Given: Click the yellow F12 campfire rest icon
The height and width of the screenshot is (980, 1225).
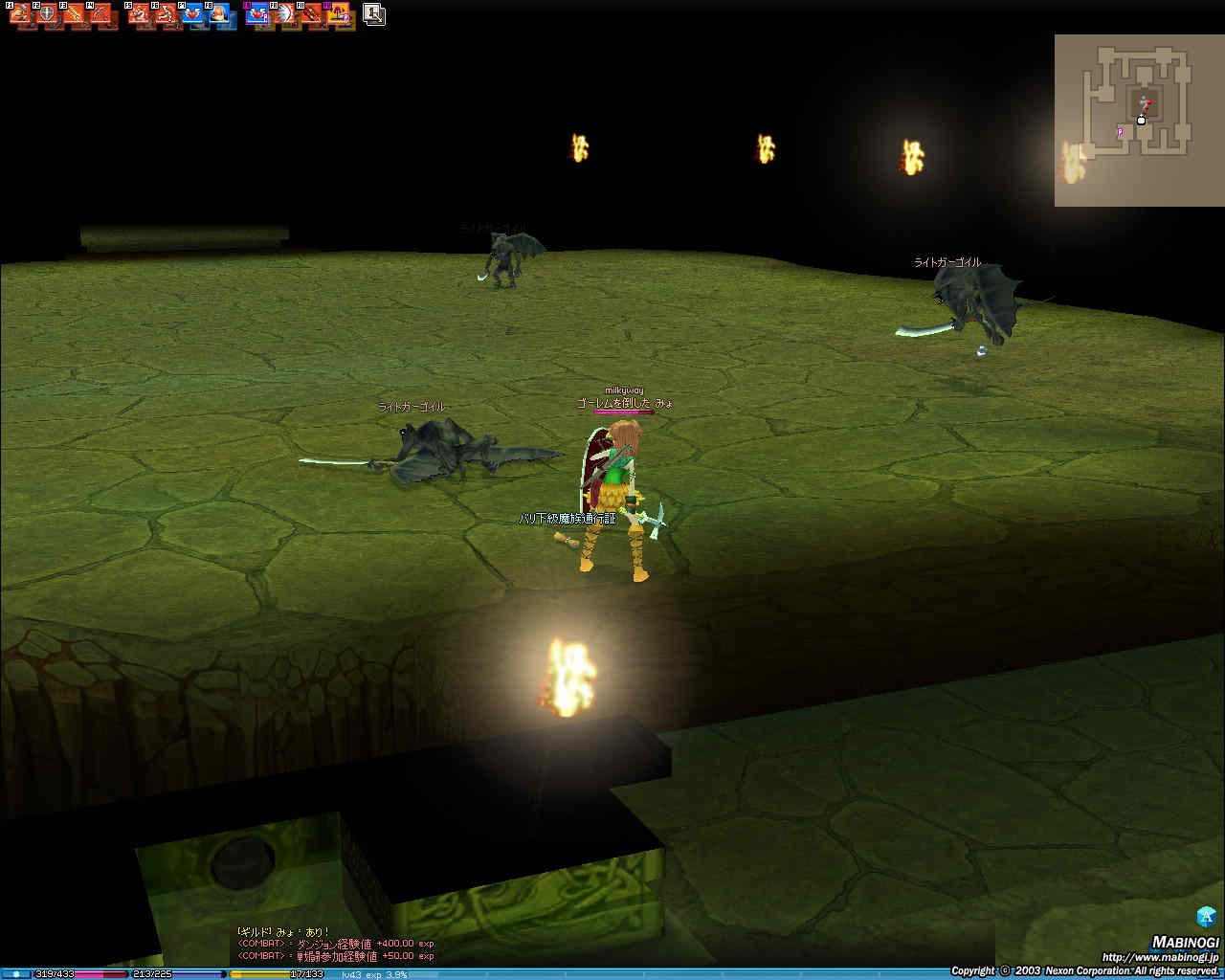Looking at the screenshot, I should click(338, 14).
